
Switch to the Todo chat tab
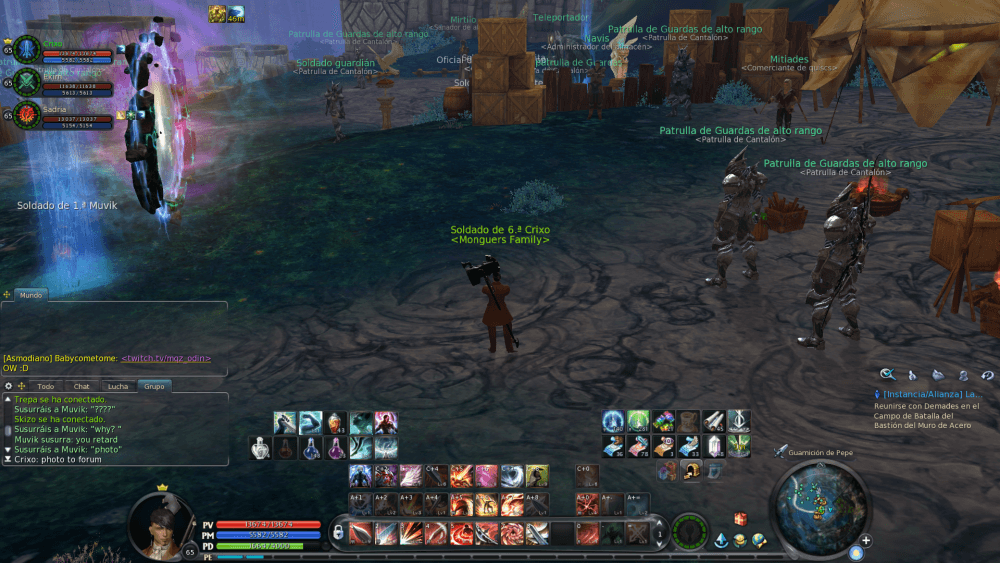pos(45,386)
